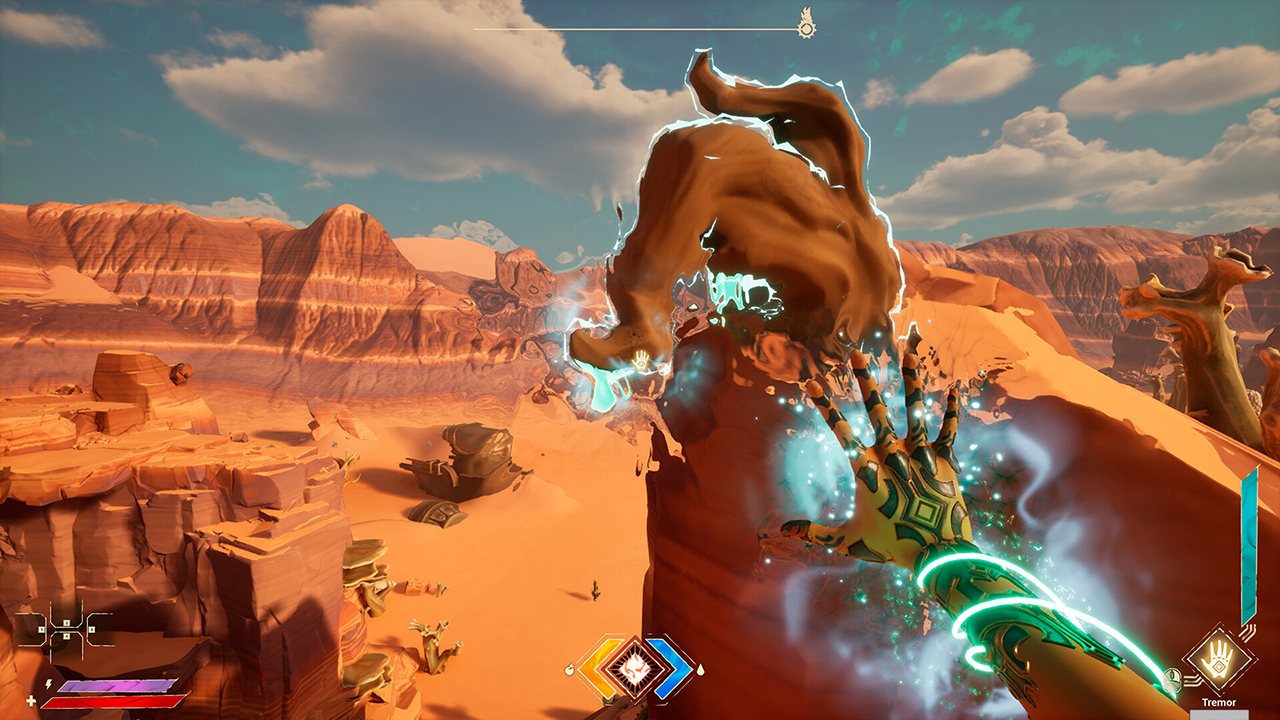1280x720 pixels.
Task: Click the Tremor hand ability icon
Action: coord(1218,662)
